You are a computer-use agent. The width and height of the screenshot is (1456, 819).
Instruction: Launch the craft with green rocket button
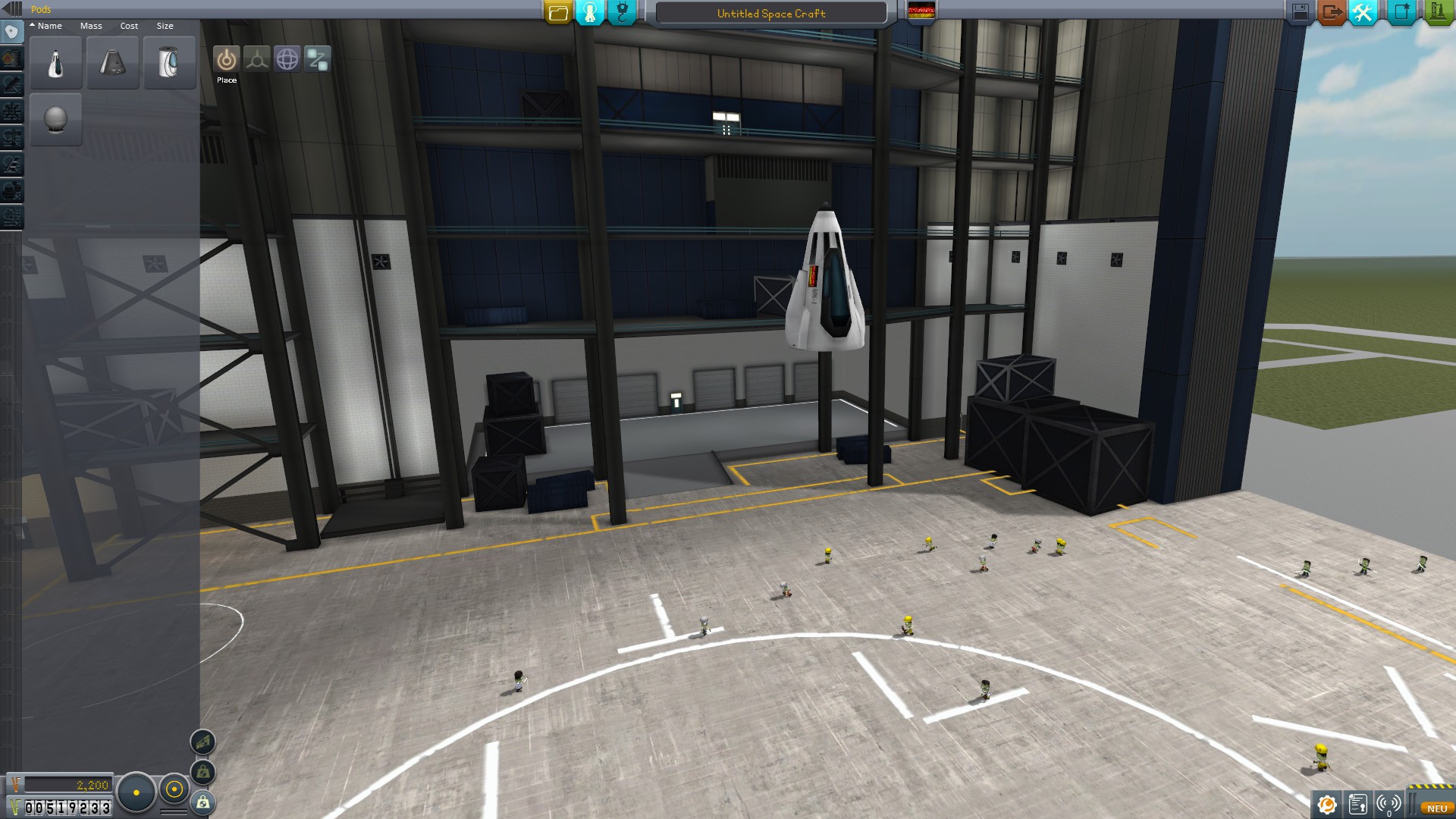(1437, 12)
